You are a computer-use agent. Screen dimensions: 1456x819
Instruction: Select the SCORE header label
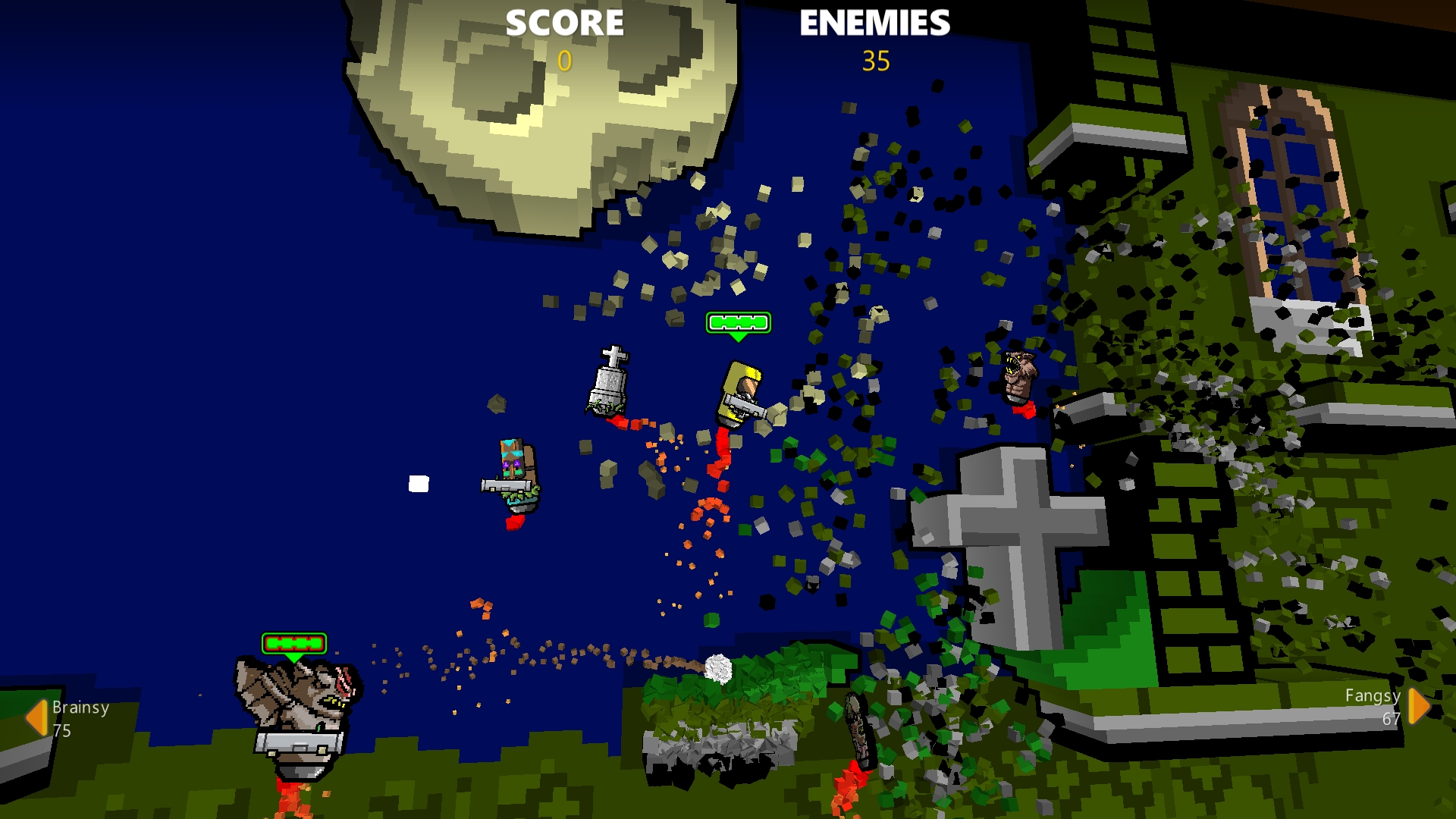[x=564, y=24]
